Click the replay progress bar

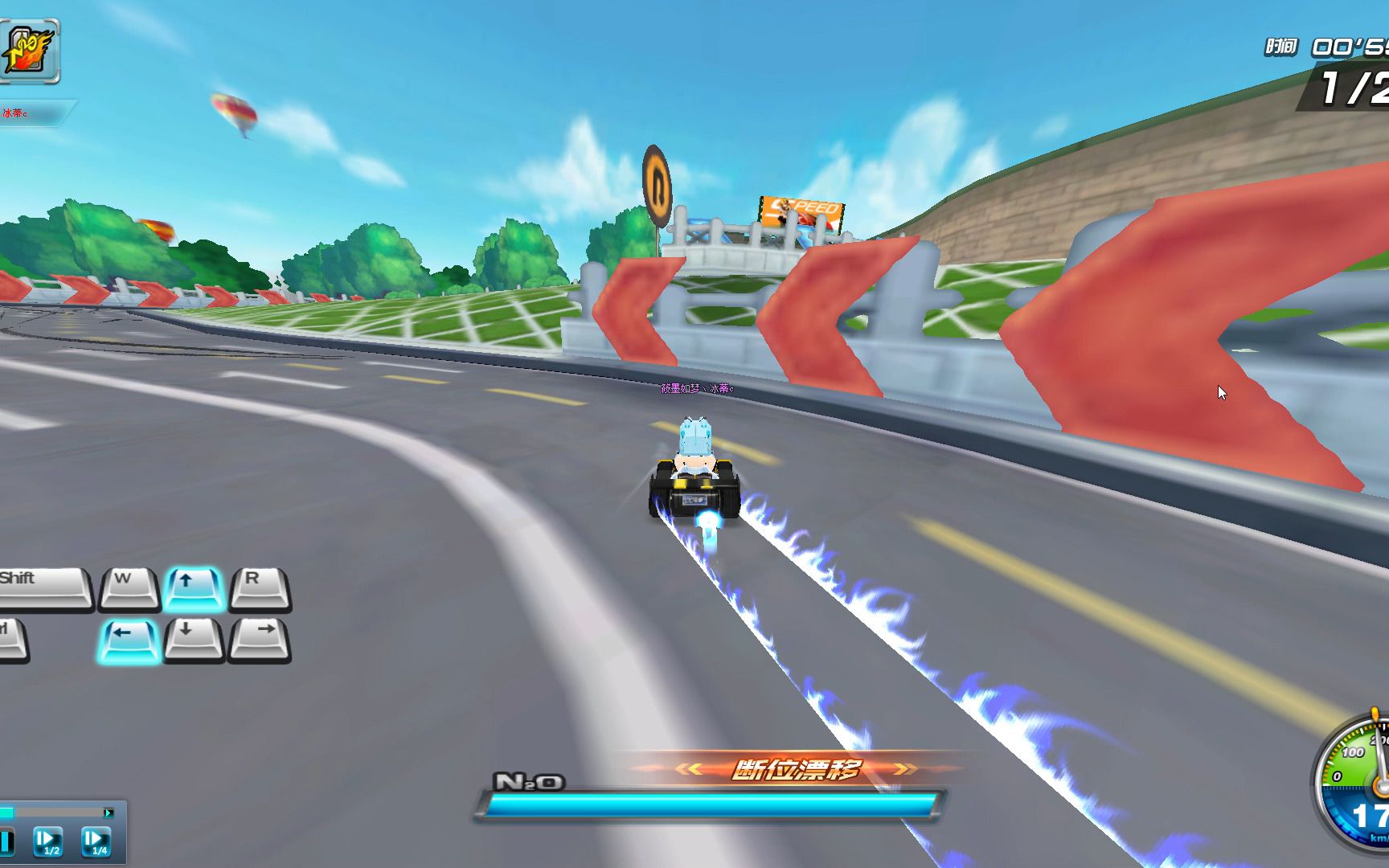pyautogui.click(x=56, y=813)
